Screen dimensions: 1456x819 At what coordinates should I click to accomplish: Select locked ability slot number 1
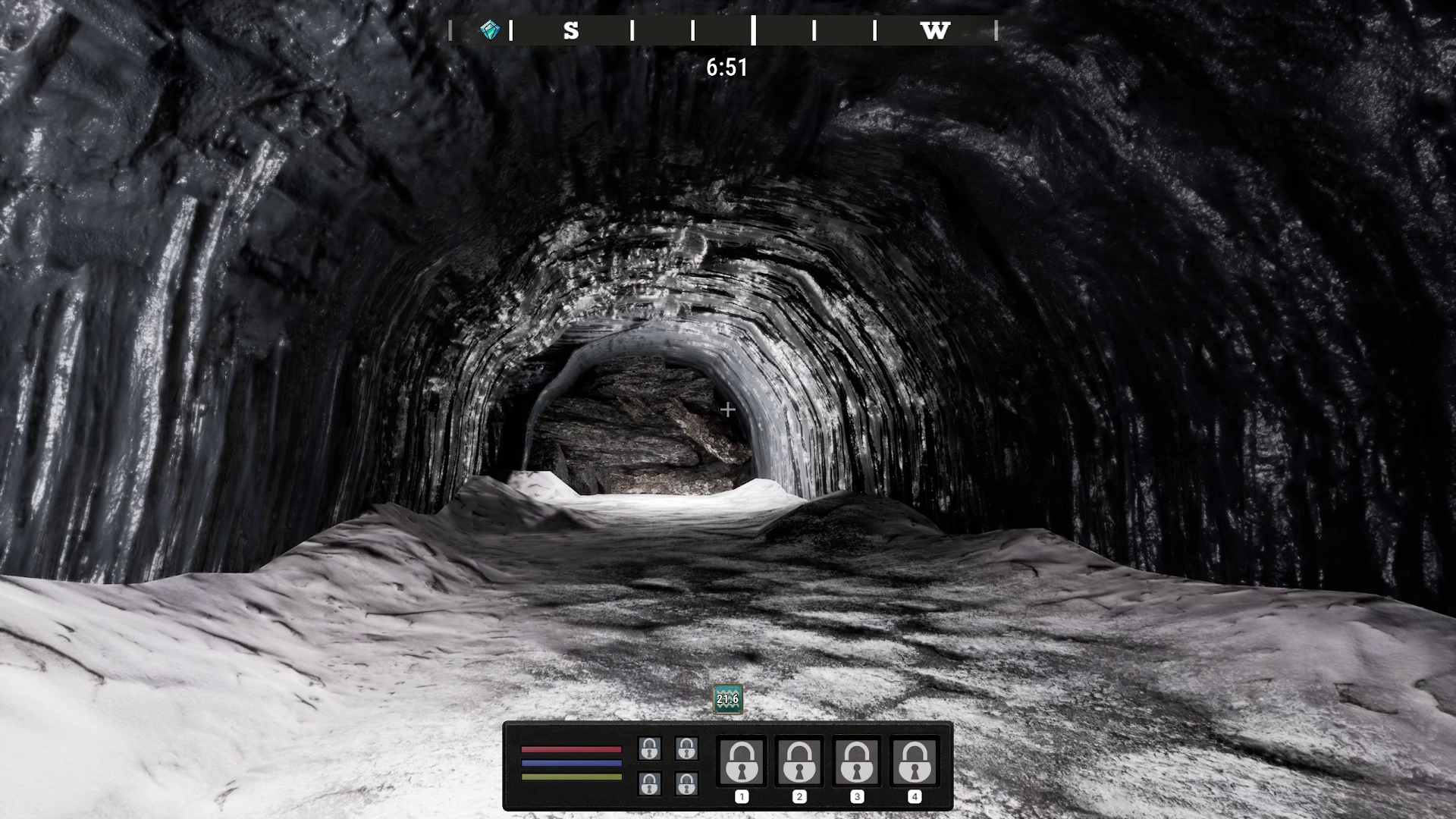click(742, 761)
